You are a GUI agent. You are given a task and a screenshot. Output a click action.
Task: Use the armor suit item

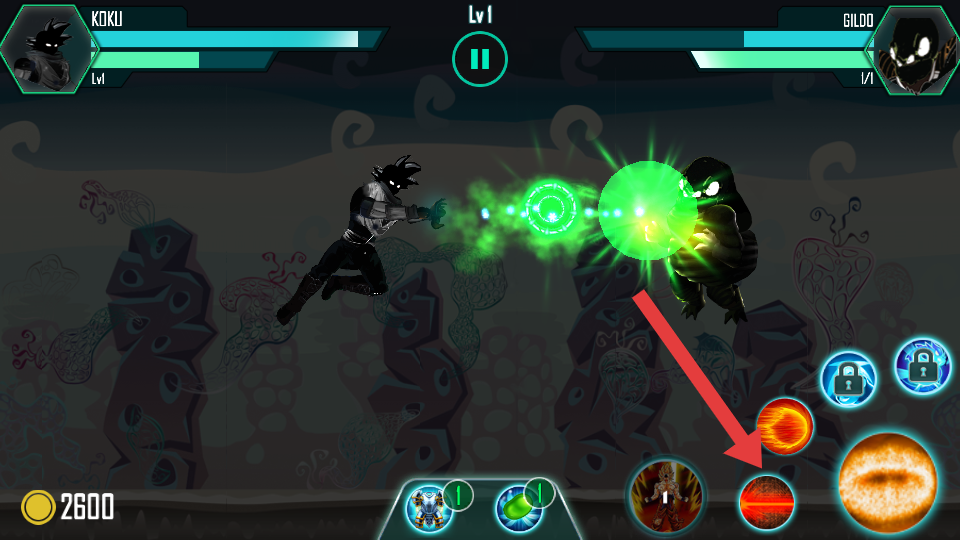click(x=431, y=508)
